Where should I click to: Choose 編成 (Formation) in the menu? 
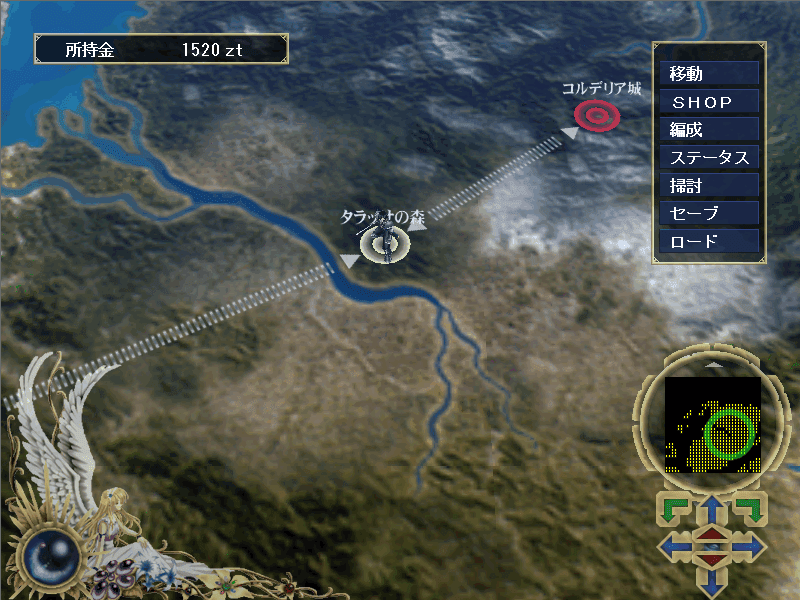pos(709,130)
